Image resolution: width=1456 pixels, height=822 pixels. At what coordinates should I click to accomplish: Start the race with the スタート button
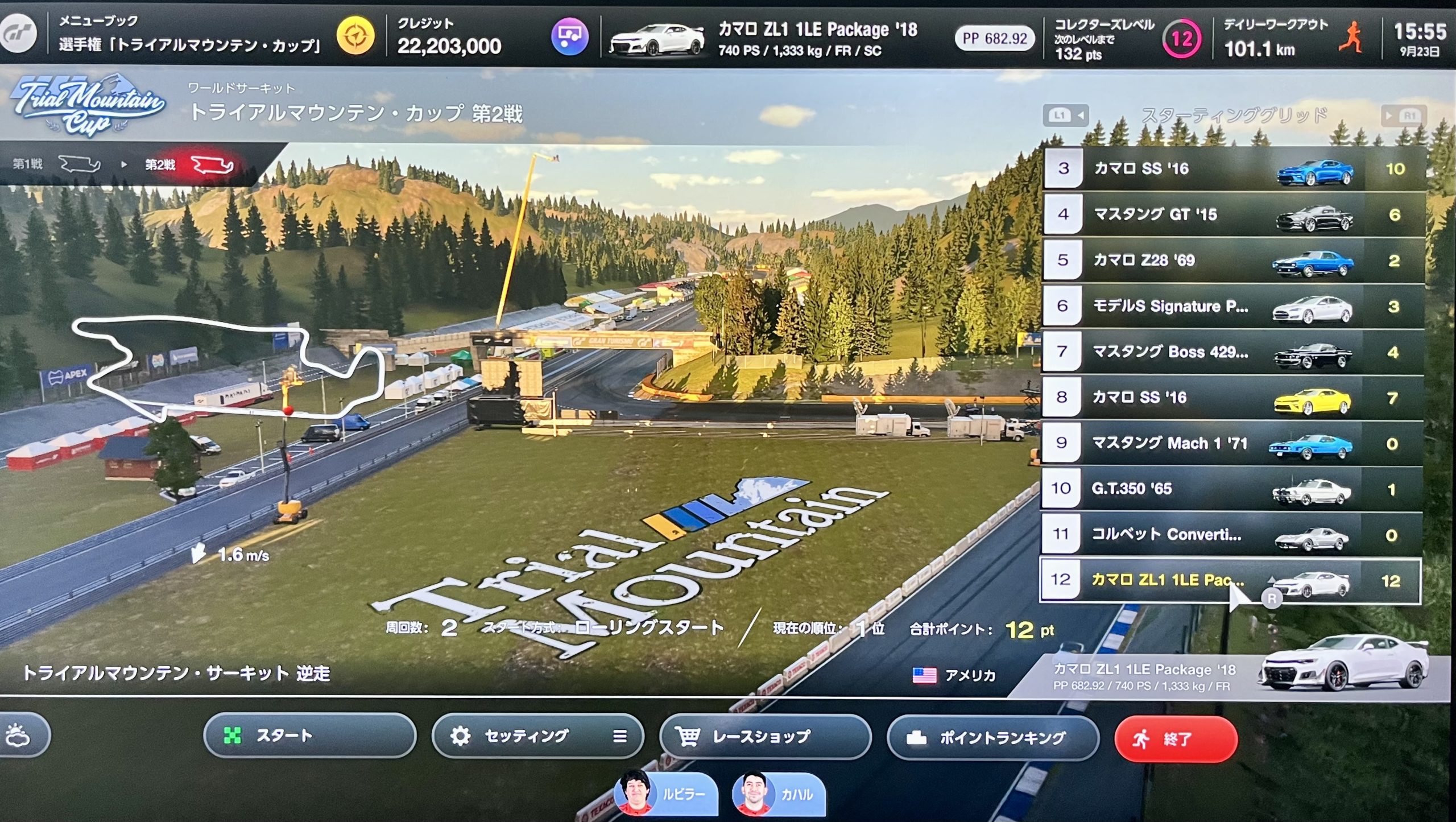tap(309, 736)
